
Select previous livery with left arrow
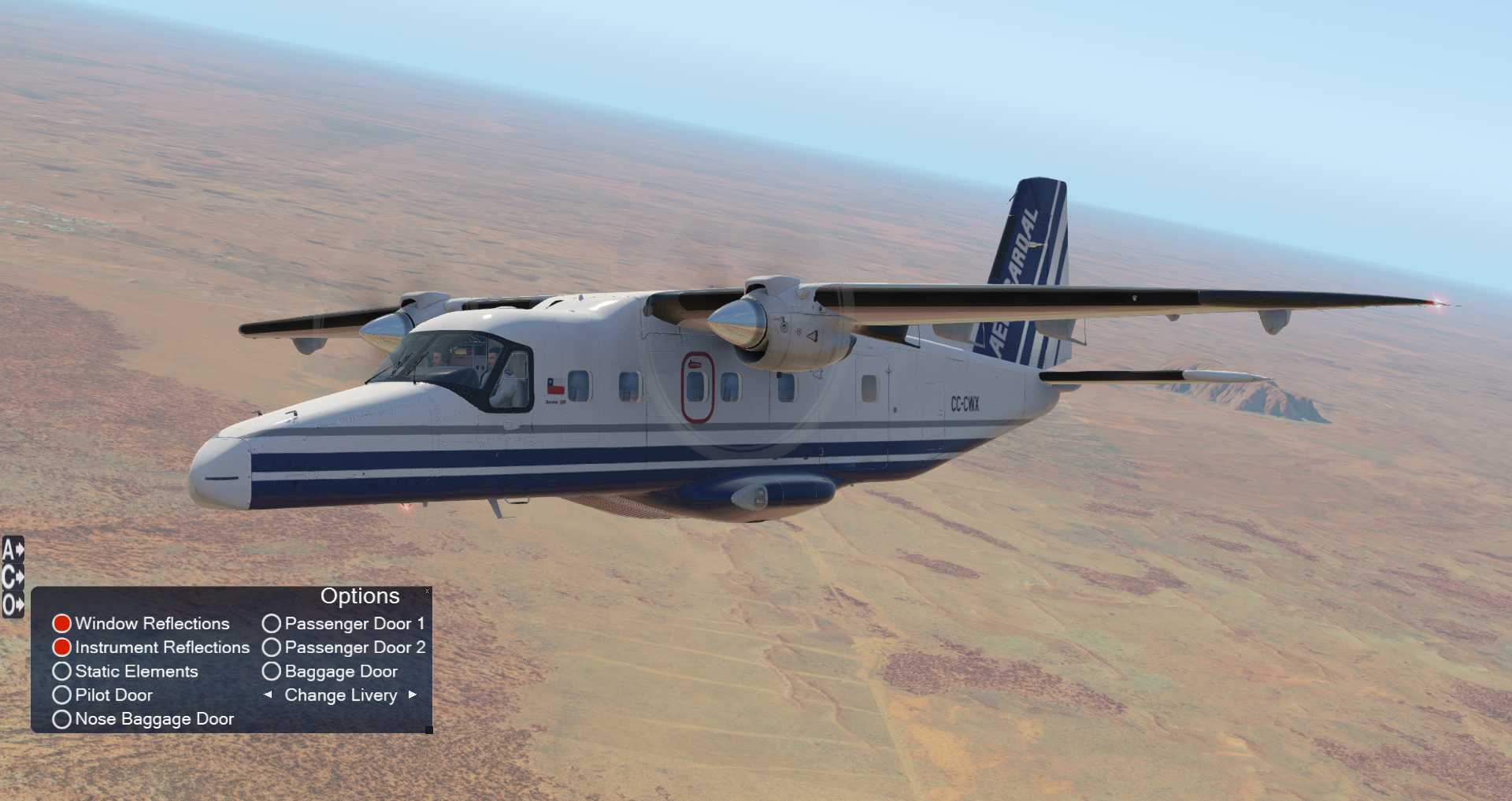click(268, 695)
